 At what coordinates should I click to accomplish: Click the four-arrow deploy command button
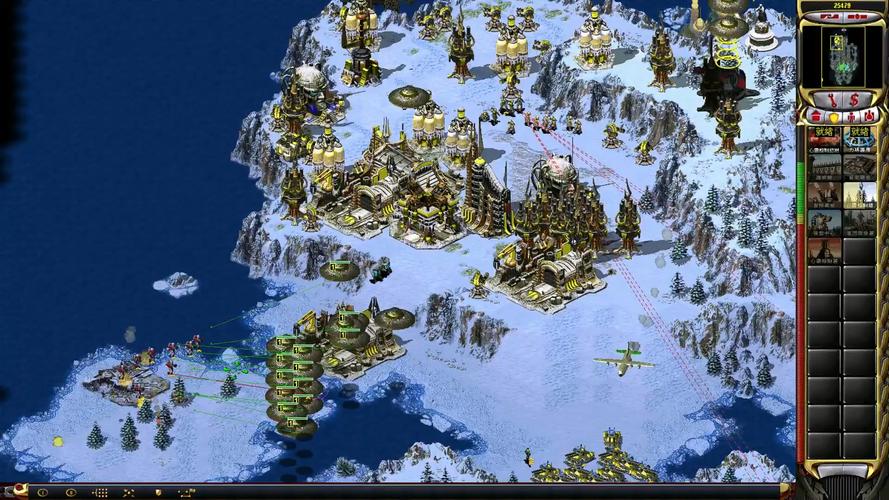tap(128, 492)
